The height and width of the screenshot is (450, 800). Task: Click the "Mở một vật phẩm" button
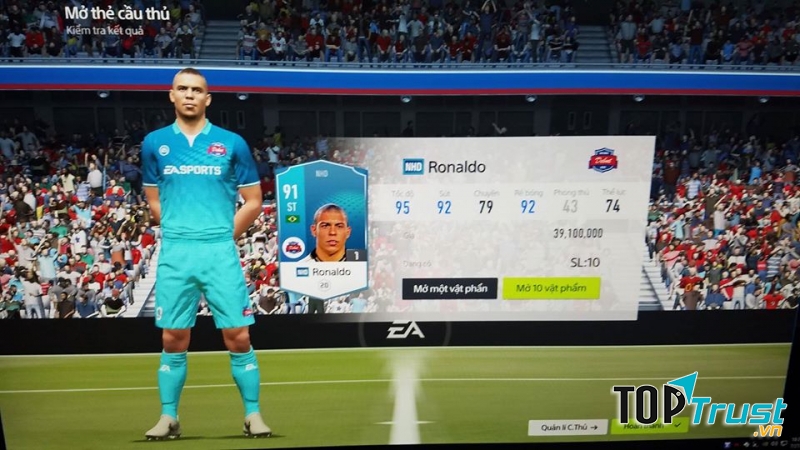point(450,289)
